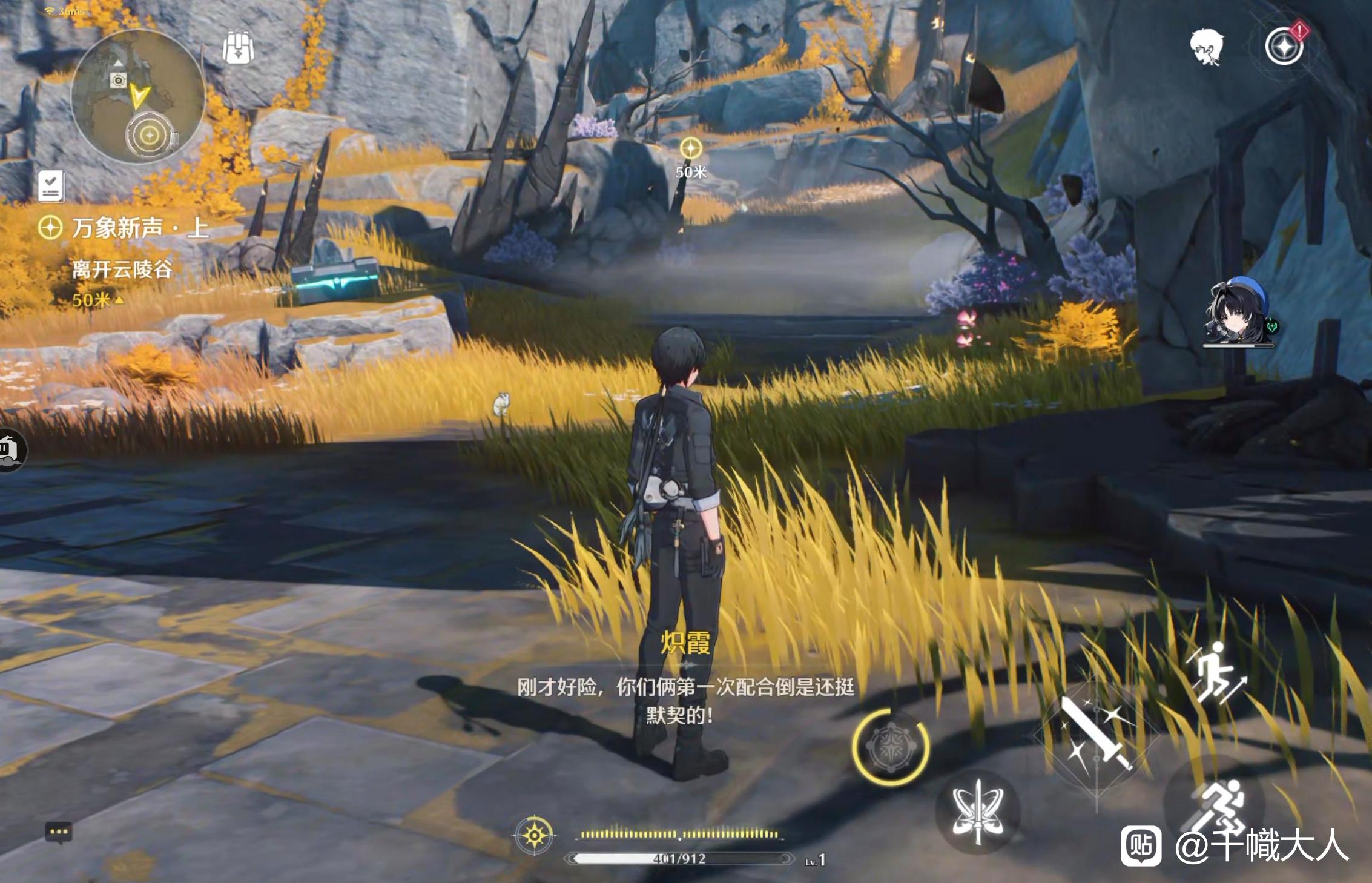
Task: Activate the sun gear utility icon
Action: (534, 836)
